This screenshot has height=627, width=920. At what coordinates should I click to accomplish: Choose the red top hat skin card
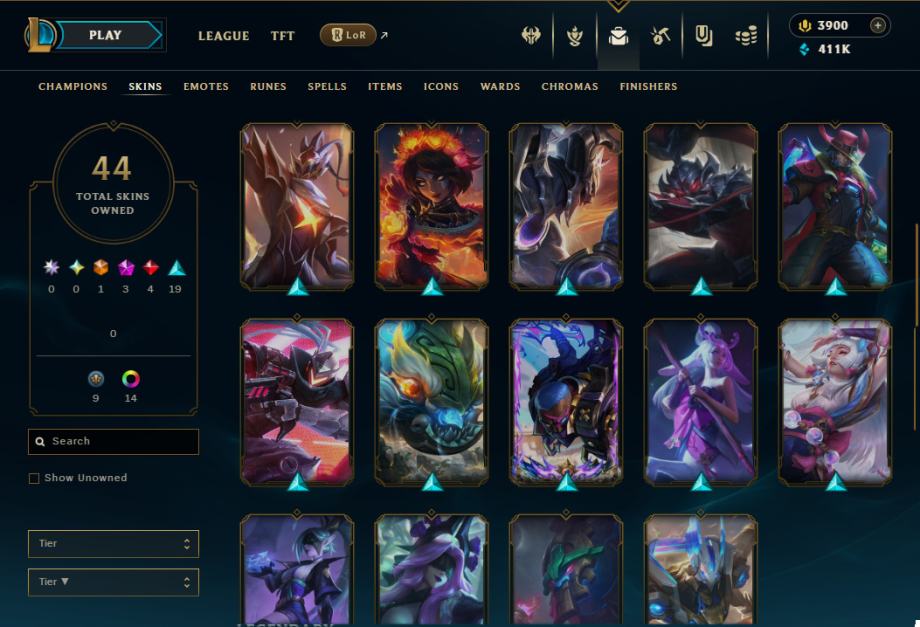(x=835, y=205)
